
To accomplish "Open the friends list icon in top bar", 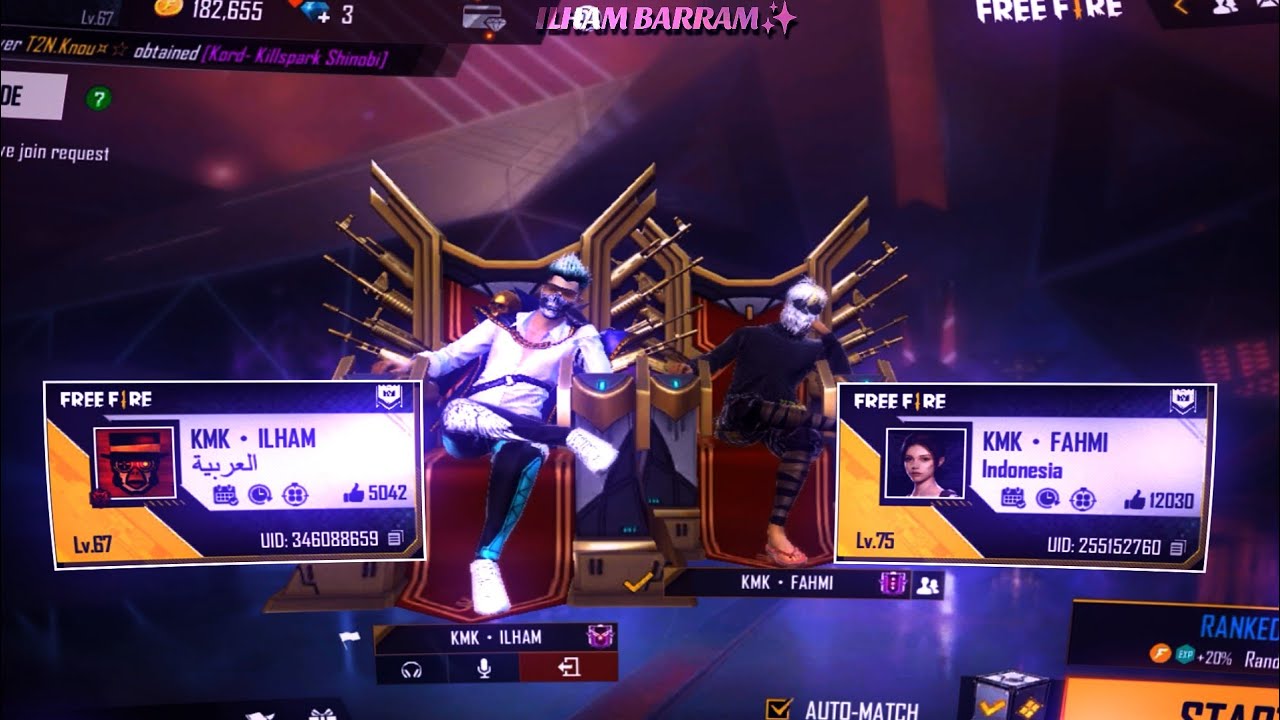I will point(1226,7).
